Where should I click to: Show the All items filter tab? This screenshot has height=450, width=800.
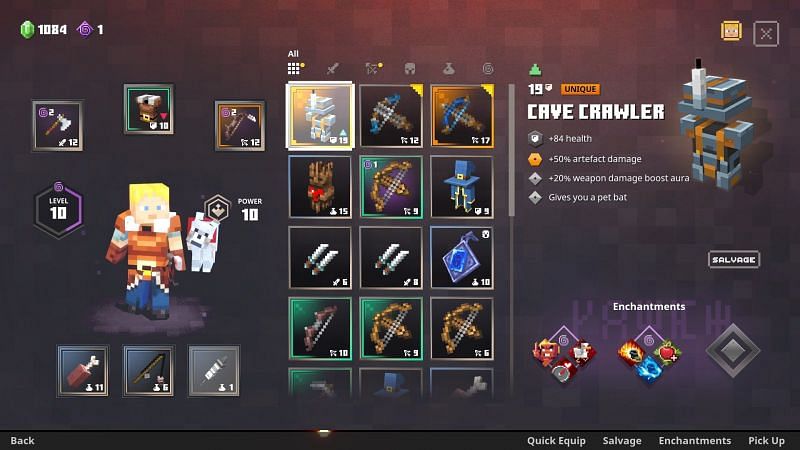(x=294, y=68)
